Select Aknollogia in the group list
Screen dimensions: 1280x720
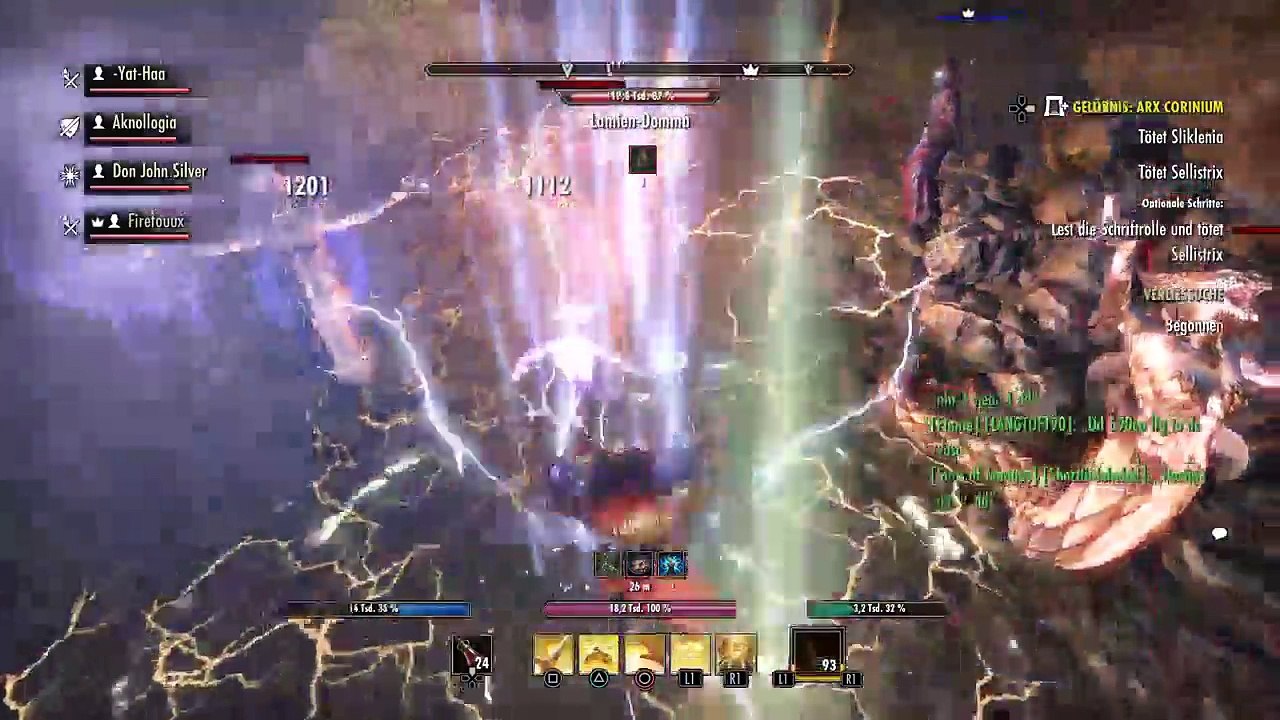(143, 124)
